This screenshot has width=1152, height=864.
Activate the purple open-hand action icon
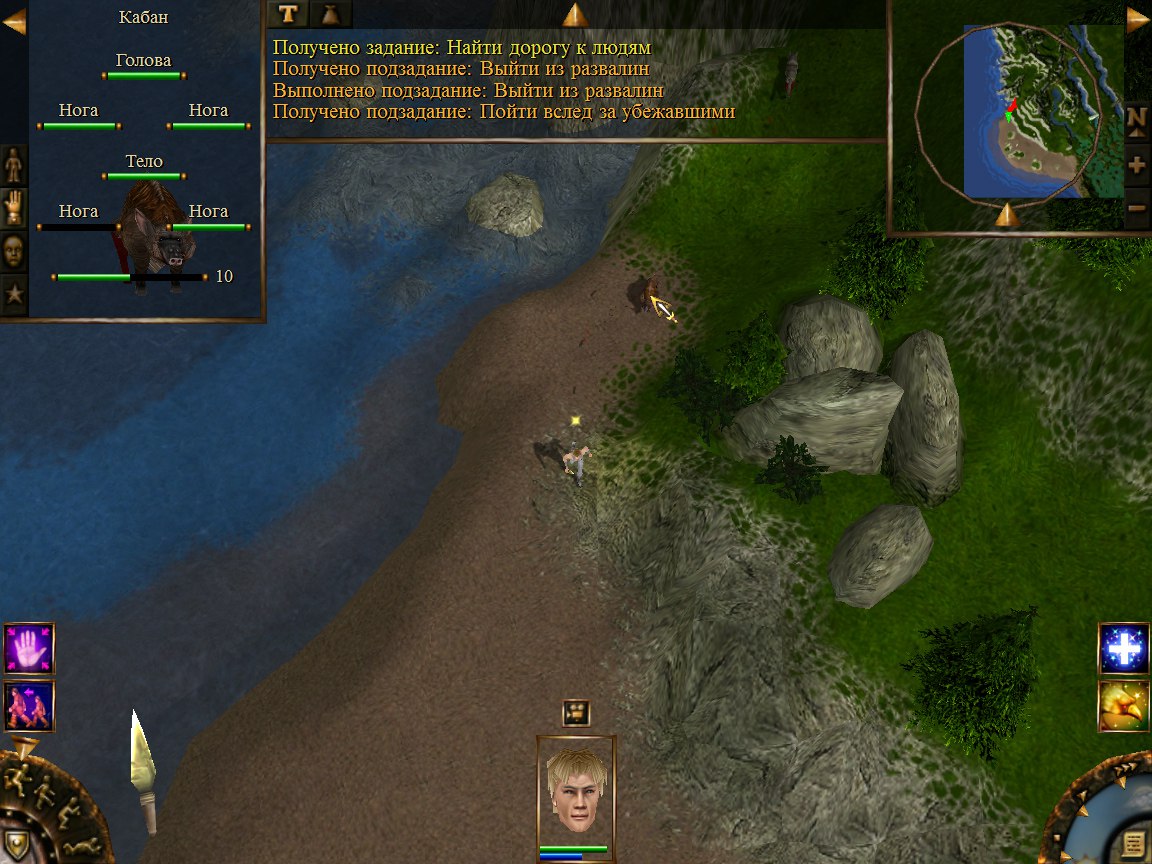click(x=29, y=648)
